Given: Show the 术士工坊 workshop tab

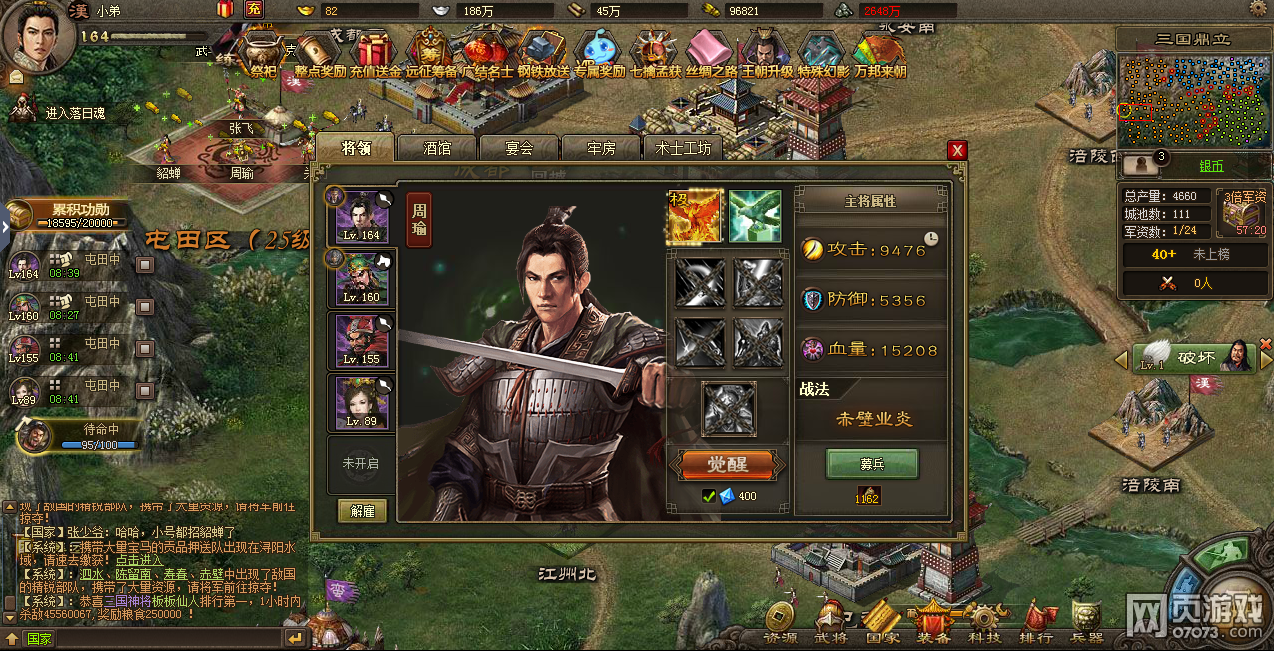Looking at the screenshot, I should 683,148.
